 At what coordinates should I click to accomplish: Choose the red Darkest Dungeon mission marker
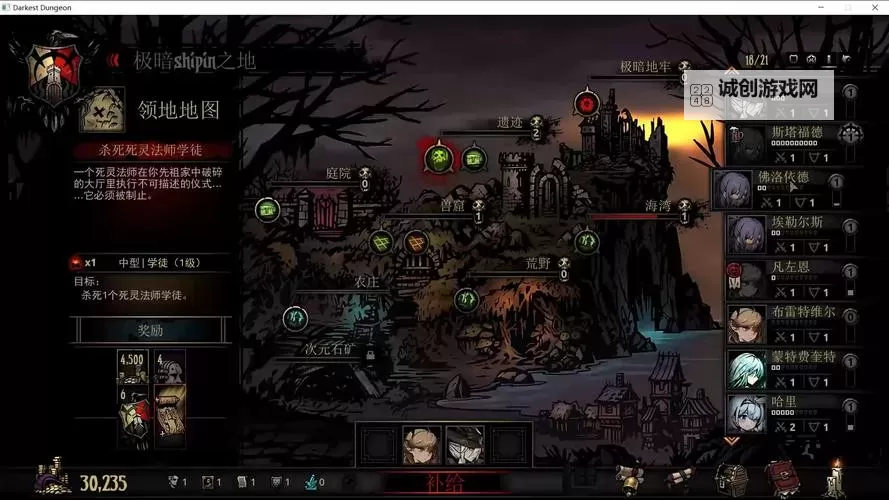(x=586, y=103)
